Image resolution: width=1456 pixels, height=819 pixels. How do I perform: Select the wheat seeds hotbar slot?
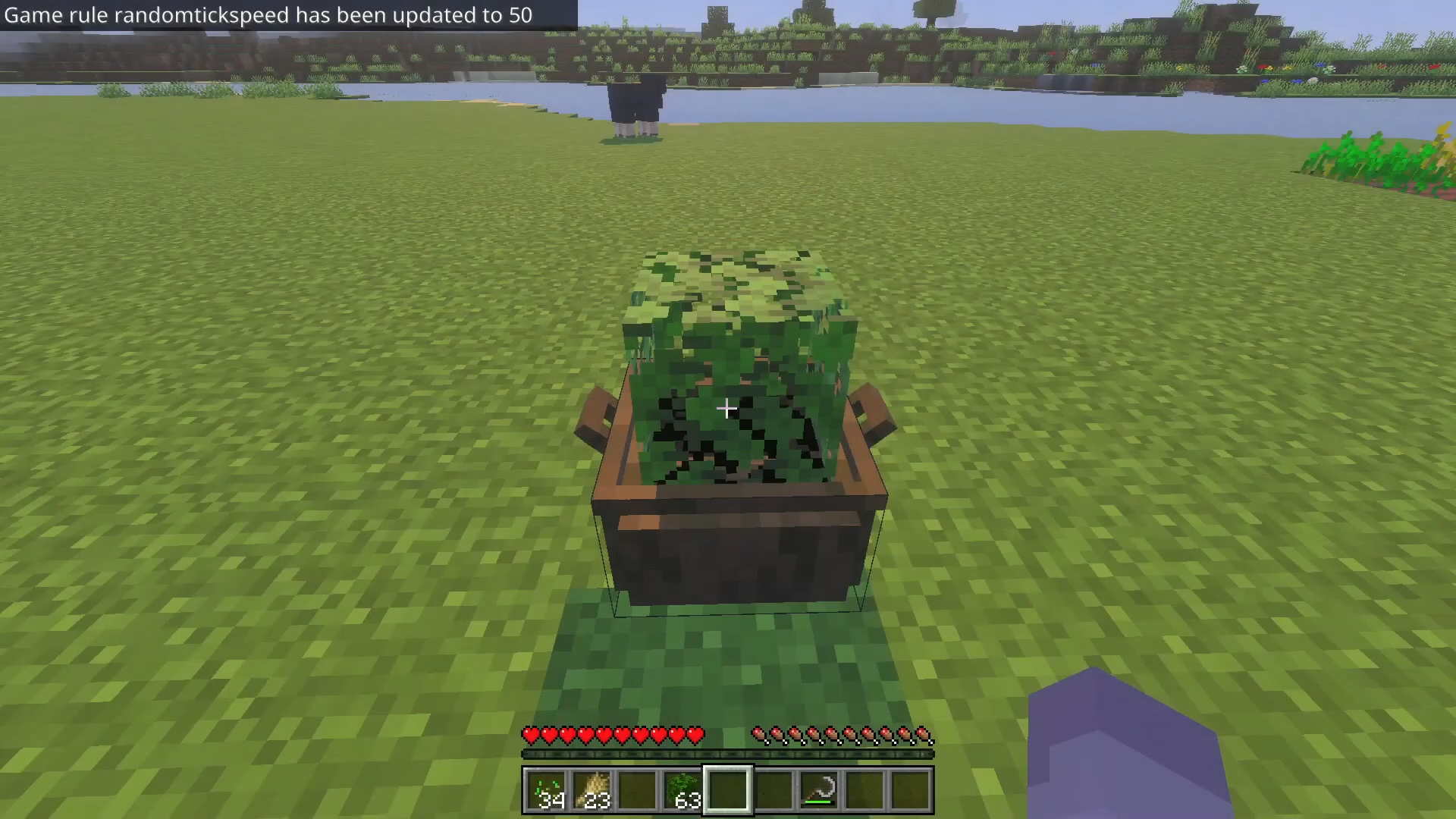click(x=545, y=790)
